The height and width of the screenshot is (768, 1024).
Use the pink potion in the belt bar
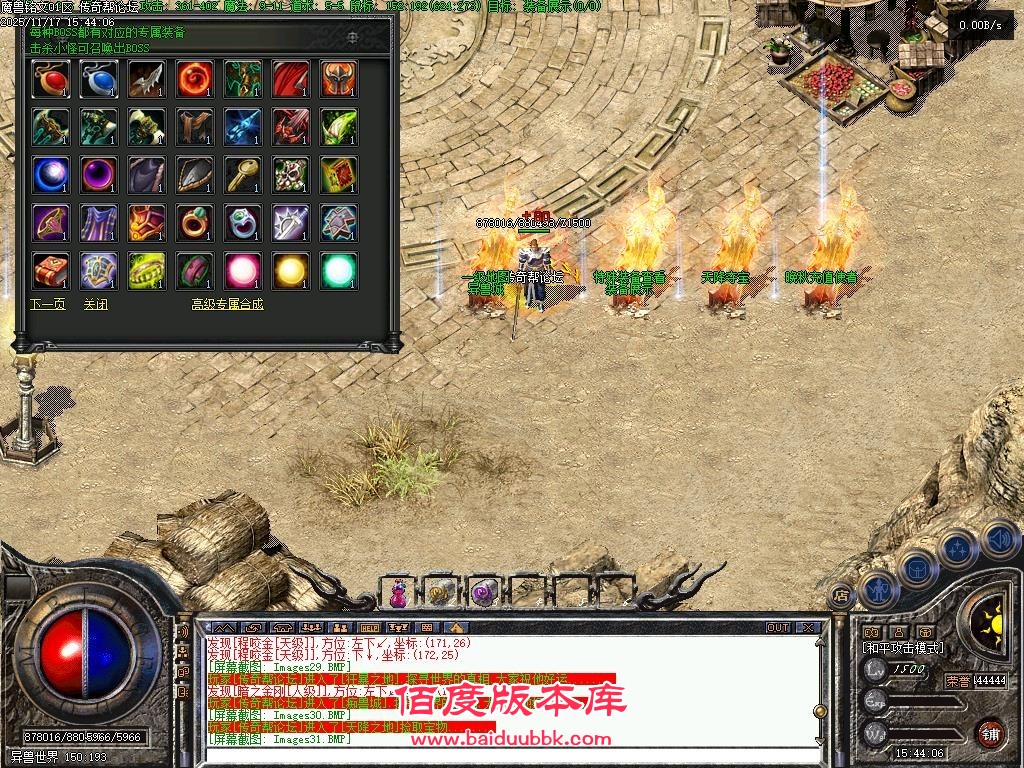coord(398,592)
